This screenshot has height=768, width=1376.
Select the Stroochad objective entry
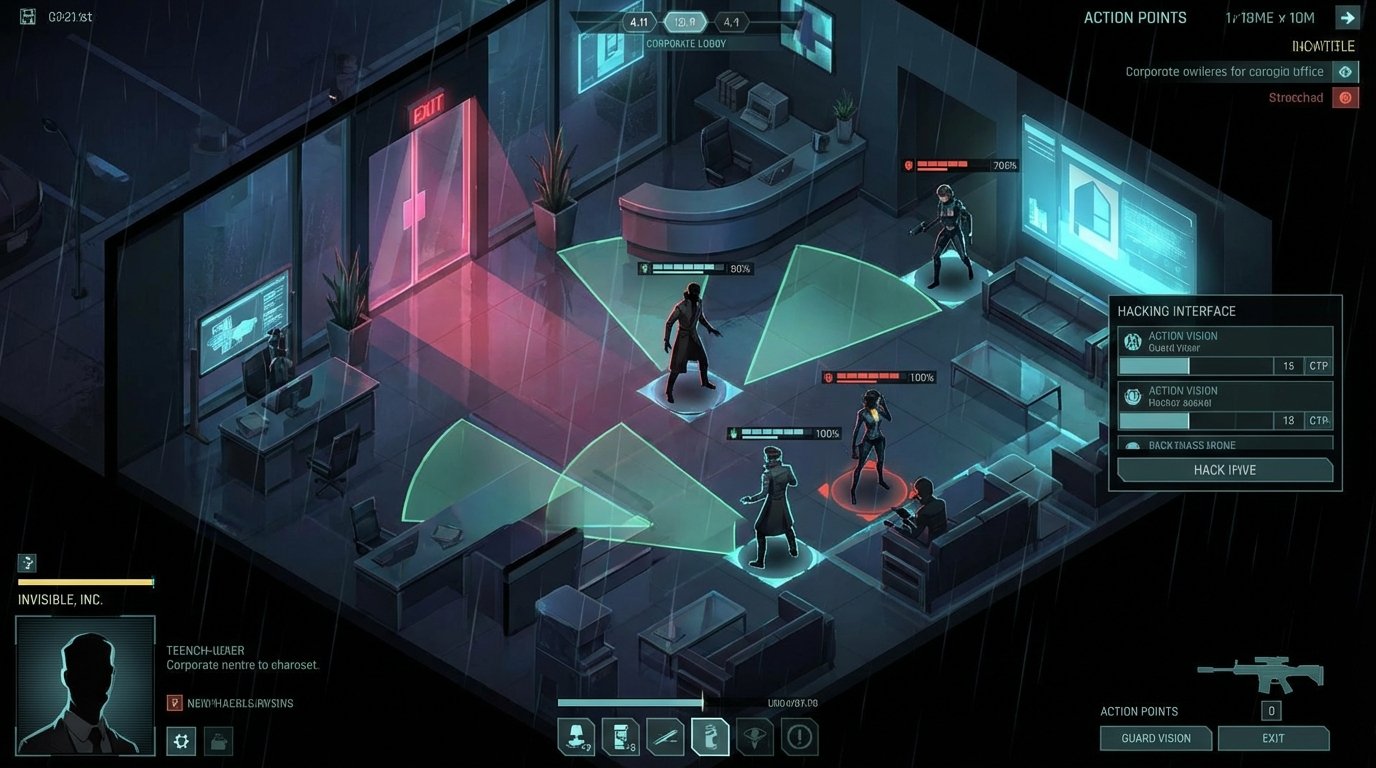(1295, 97)
